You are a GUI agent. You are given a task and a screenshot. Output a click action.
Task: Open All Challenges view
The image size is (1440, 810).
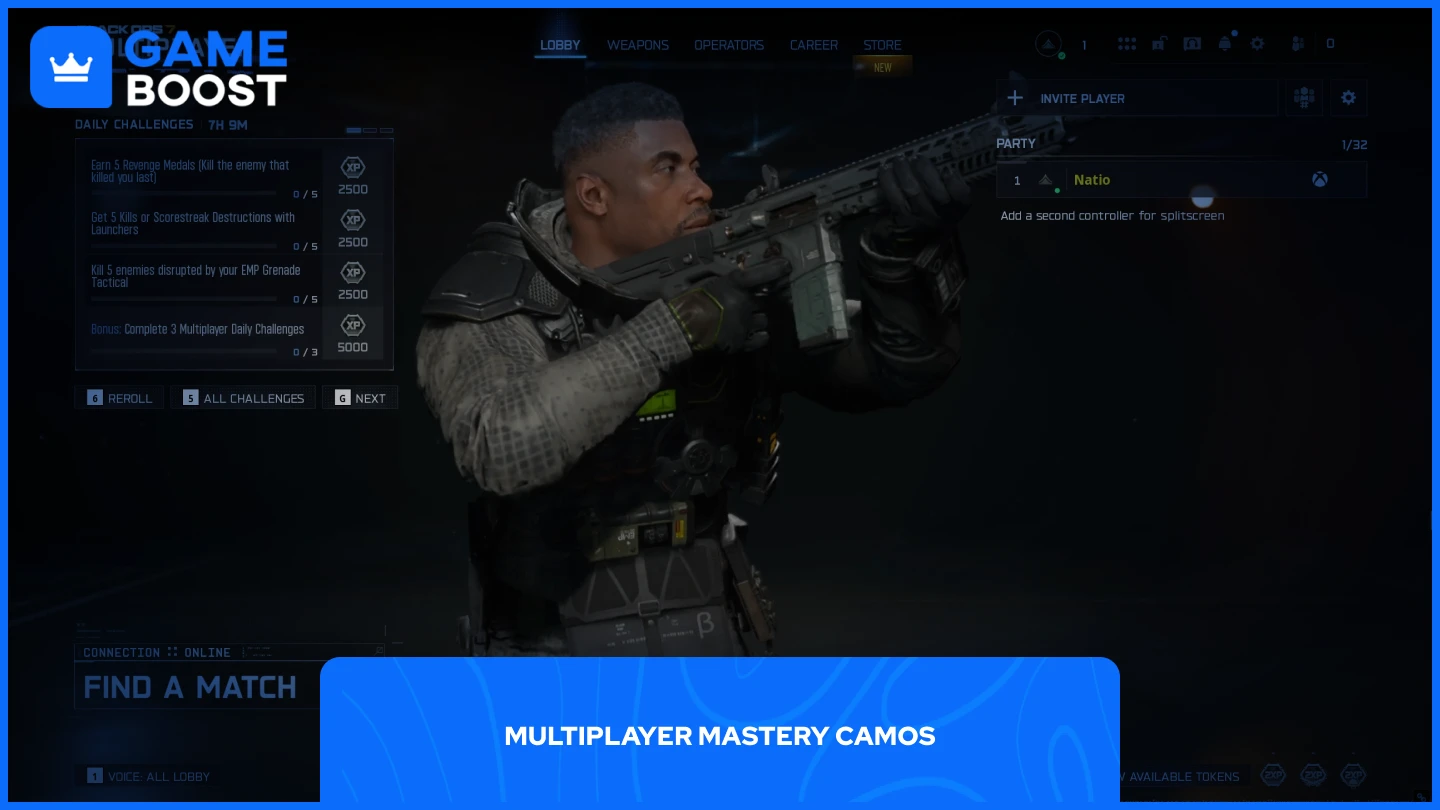[x=243, y=397]
